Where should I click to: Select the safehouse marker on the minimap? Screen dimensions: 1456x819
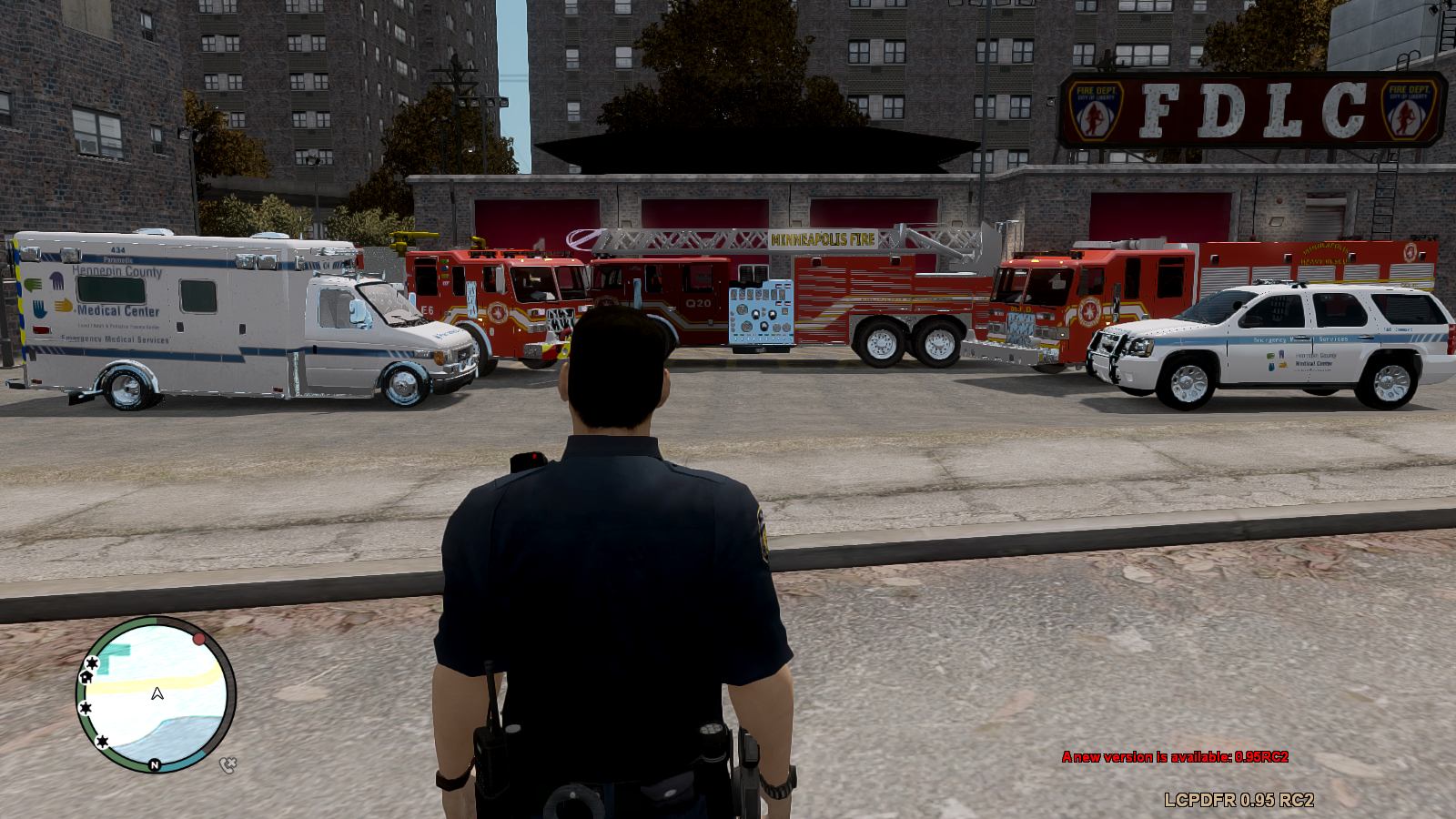[86, 676]
